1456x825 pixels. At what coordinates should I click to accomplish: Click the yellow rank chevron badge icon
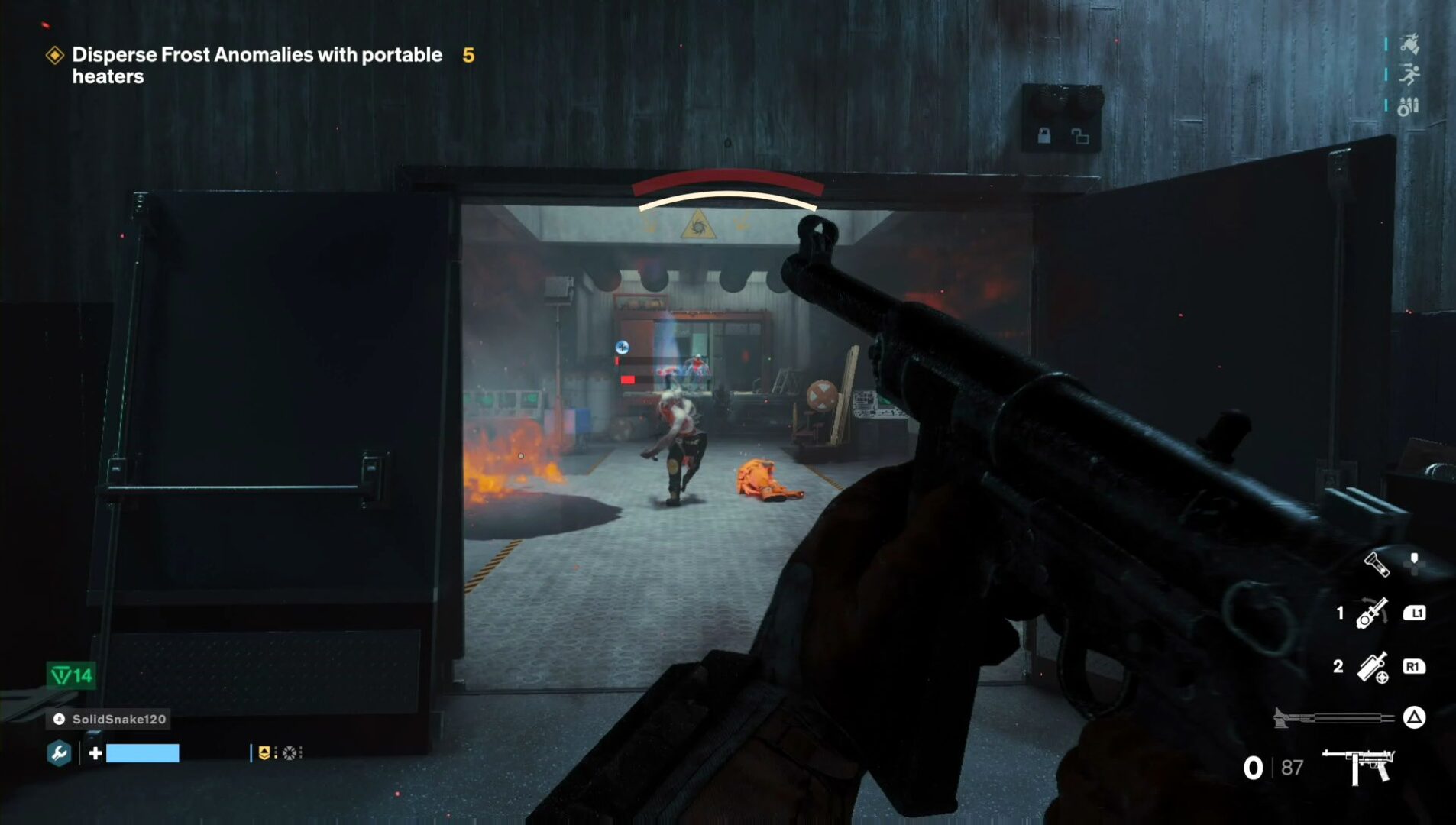pyautogui.click(x=264, y=753)
